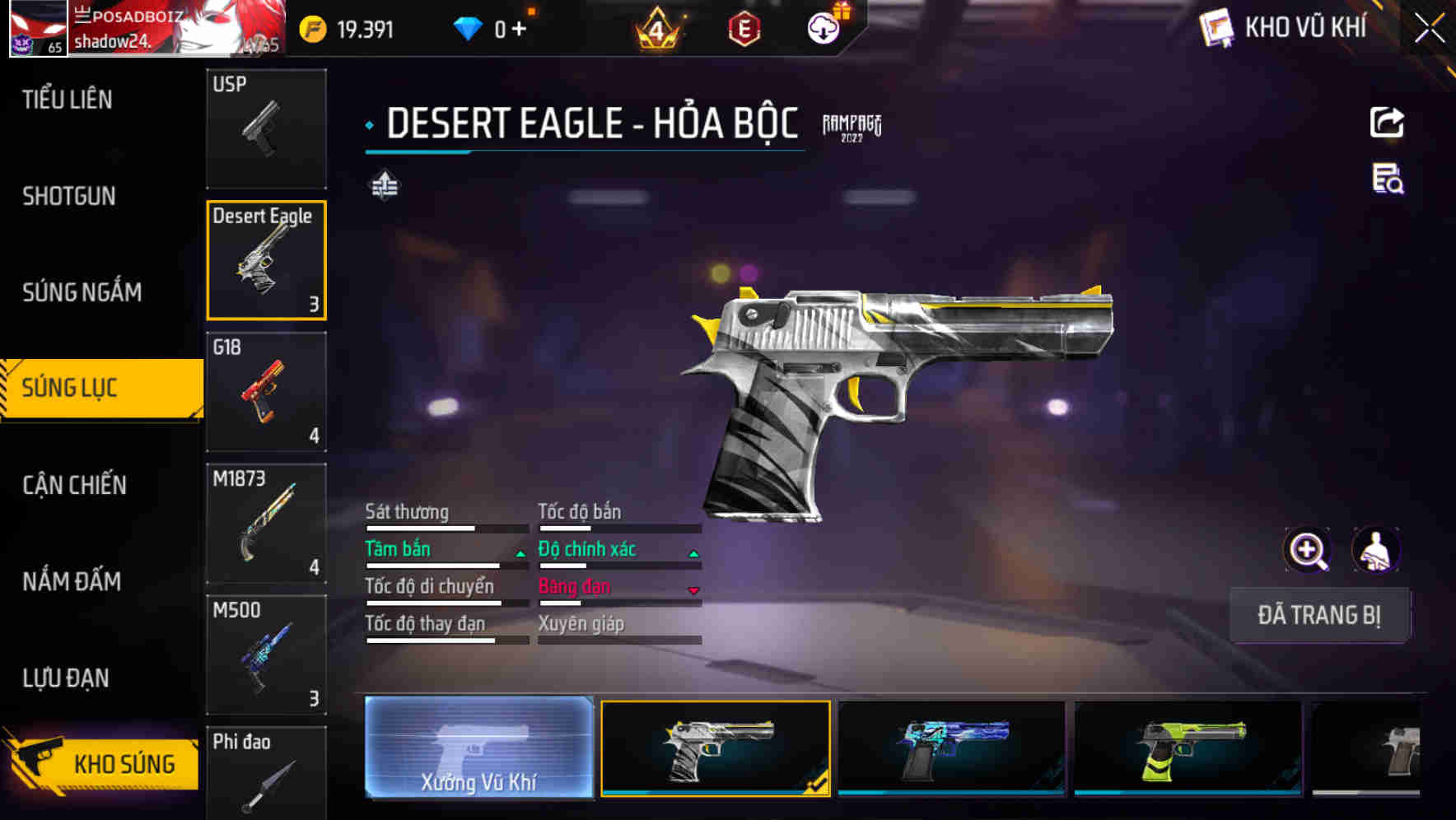Image resolution: width=1456 pixels, height=820 pixels.
Task: Select the zoom-in magnifier icon
Action: point(1308,550)
